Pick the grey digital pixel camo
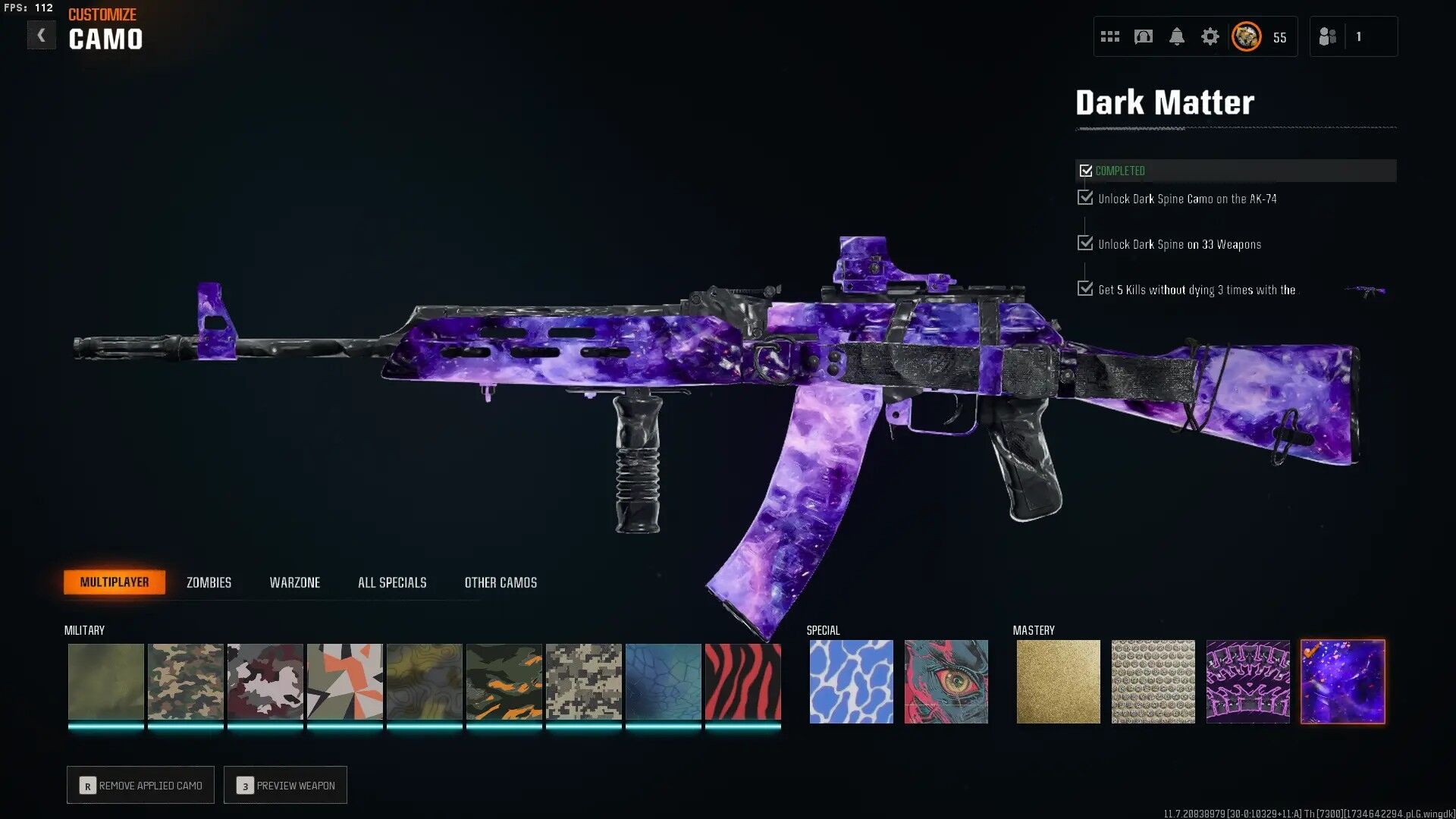 (583, 682)
